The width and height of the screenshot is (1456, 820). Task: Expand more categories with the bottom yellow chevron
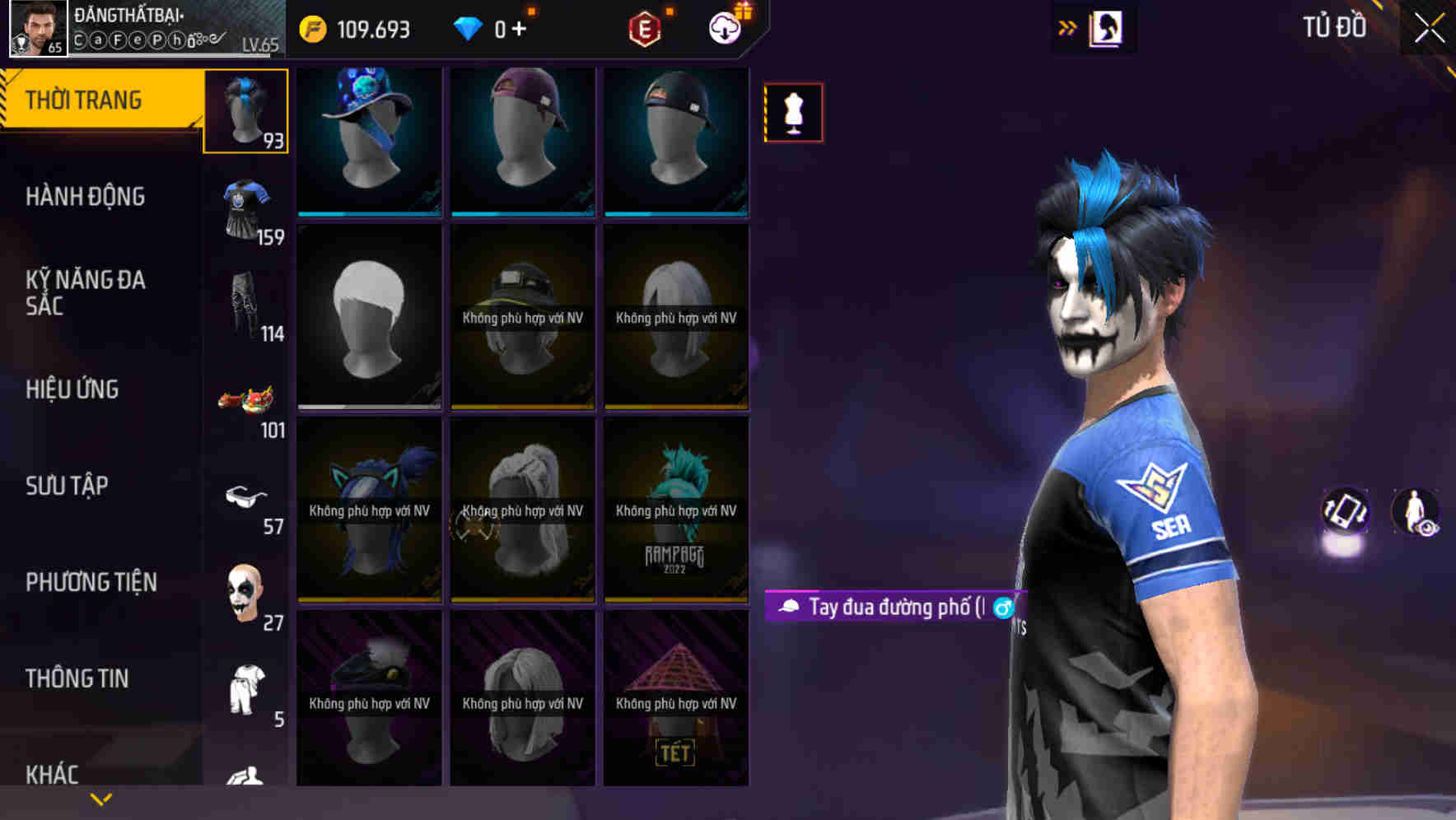pos(101,799)
